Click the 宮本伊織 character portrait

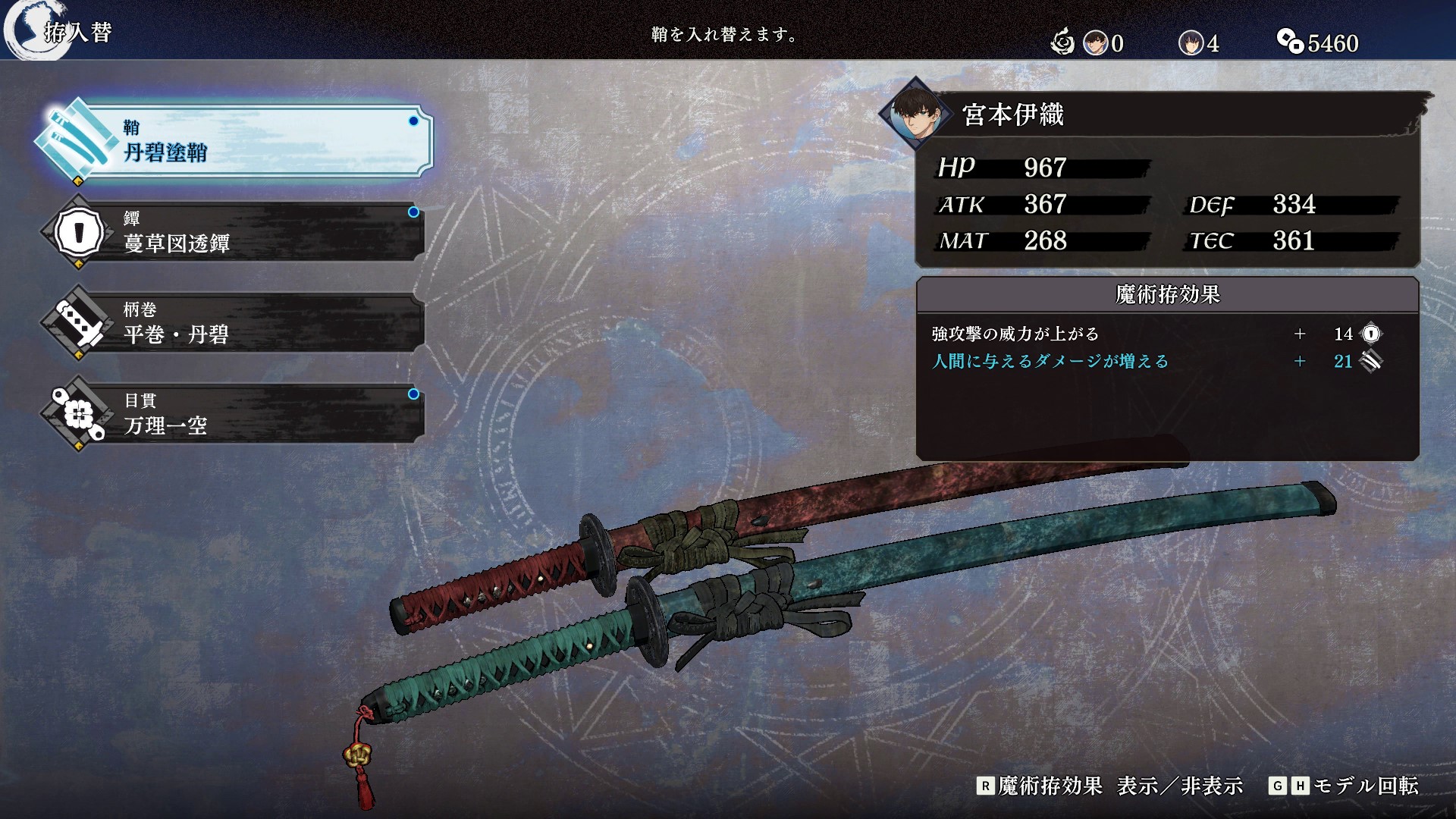pyautogui.click(x=917, y=115)
